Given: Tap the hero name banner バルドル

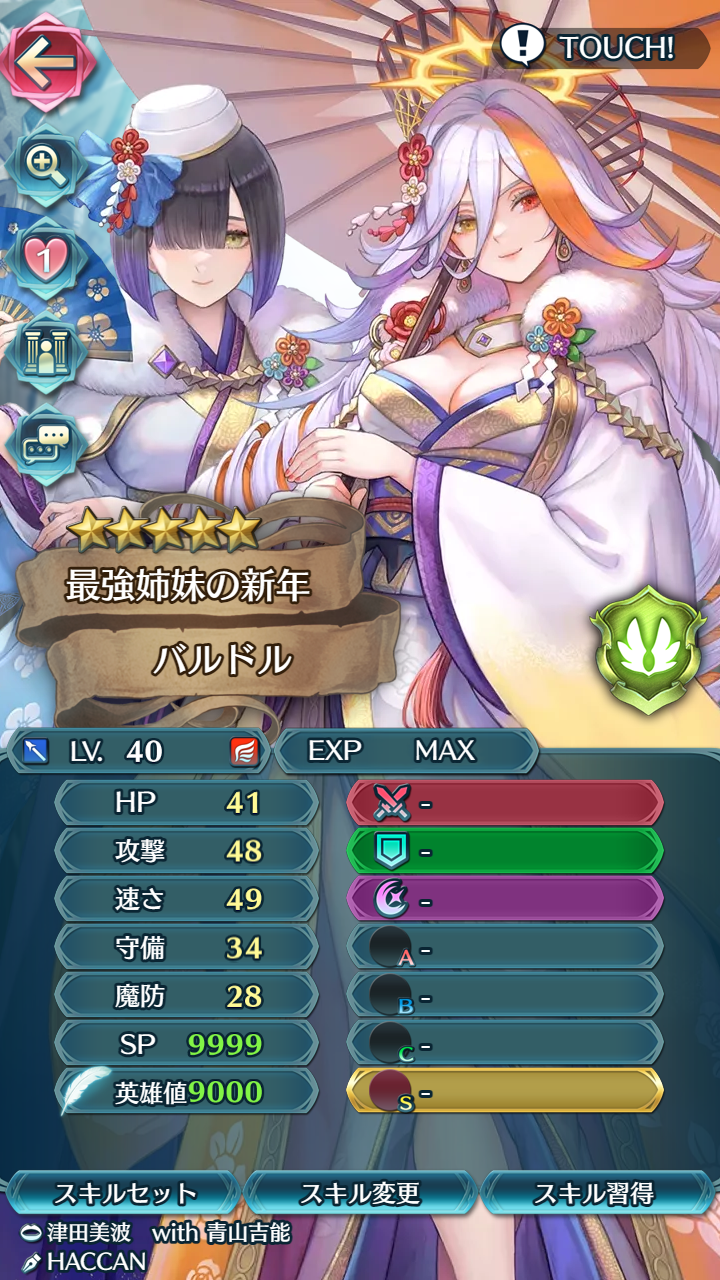Looking at the screenshot, I should pos(222,659).
